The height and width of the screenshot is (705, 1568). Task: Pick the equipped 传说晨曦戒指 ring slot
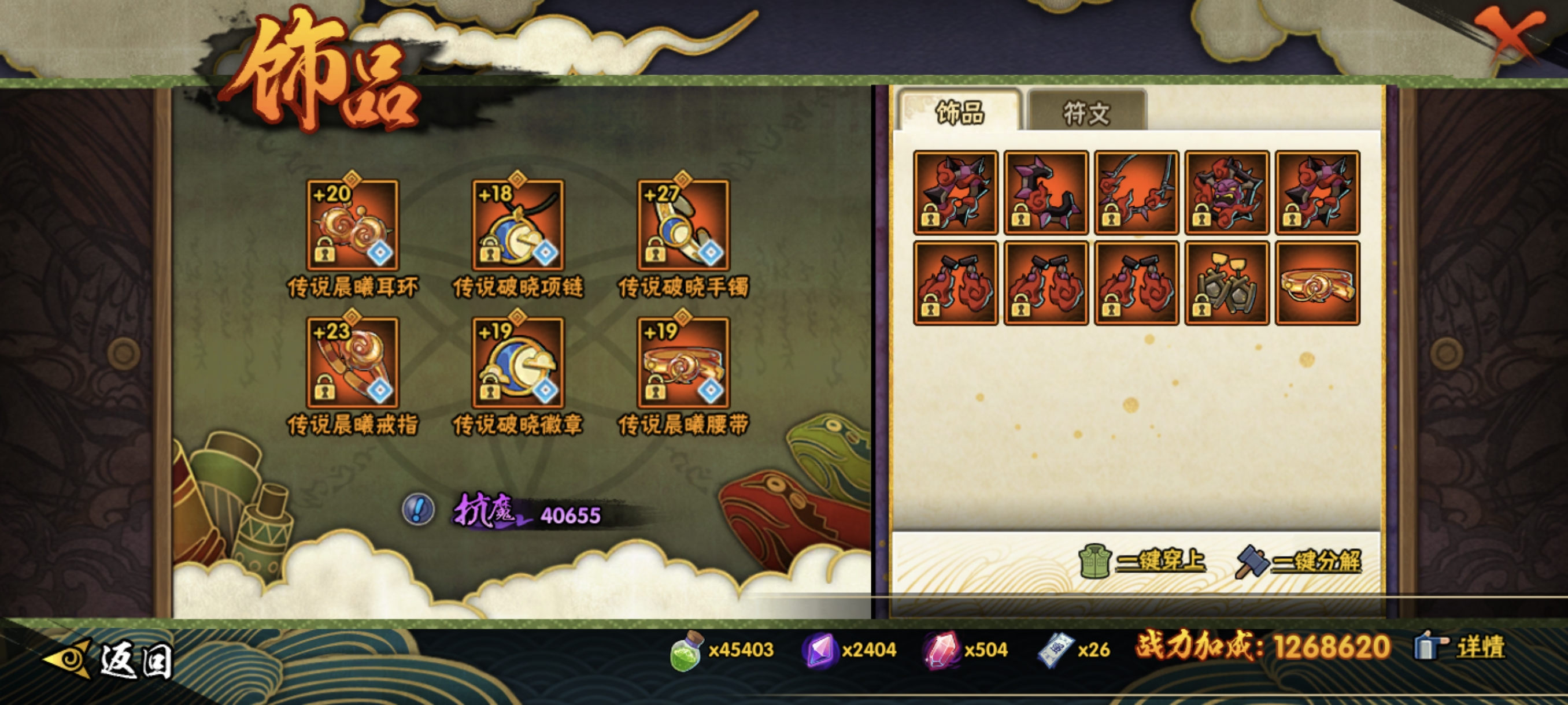[353, 362]
